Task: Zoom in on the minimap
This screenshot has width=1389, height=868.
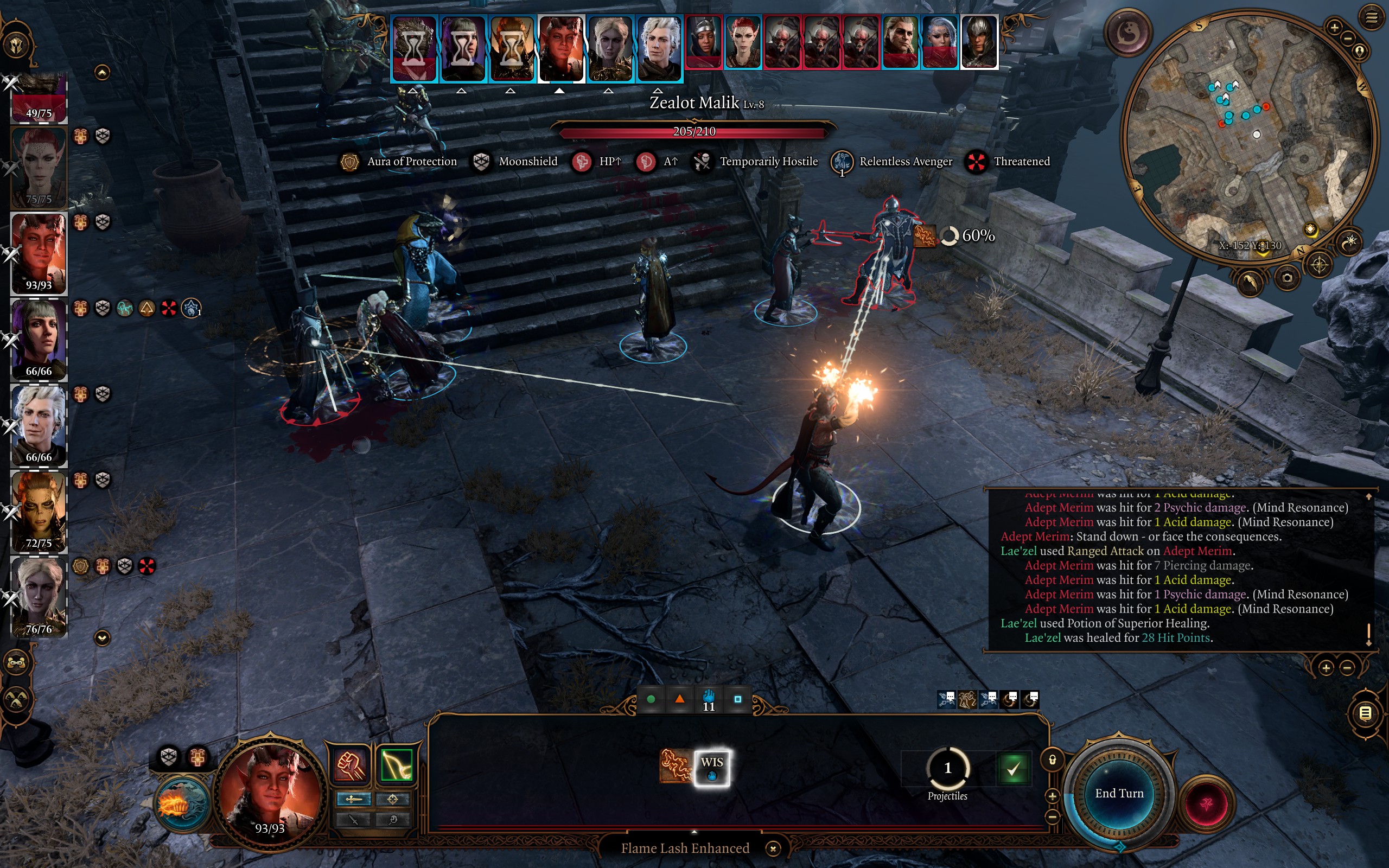Action: (x=1334, y=27)
